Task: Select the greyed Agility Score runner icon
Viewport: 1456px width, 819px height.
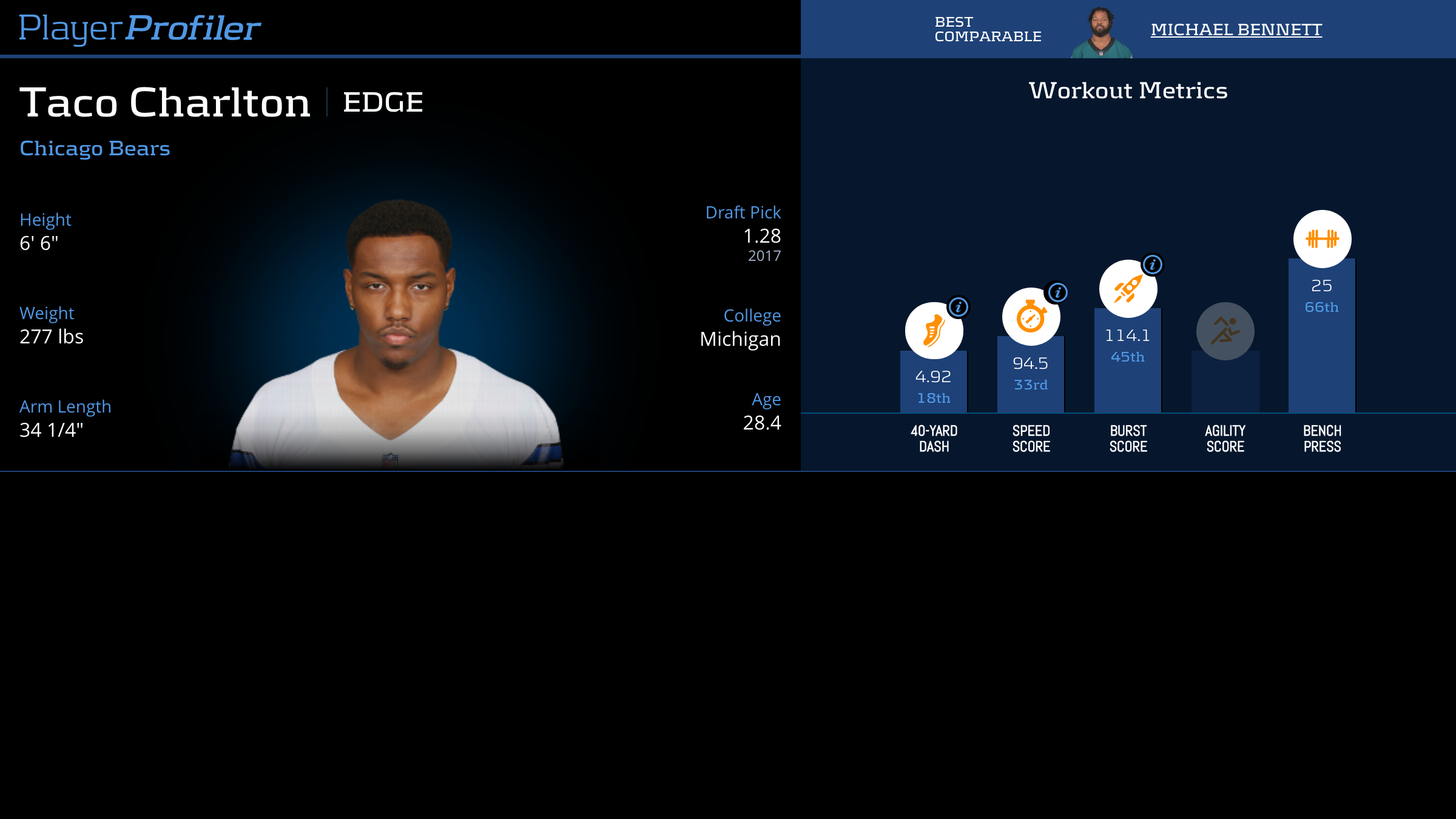Action: [1225, 331]
